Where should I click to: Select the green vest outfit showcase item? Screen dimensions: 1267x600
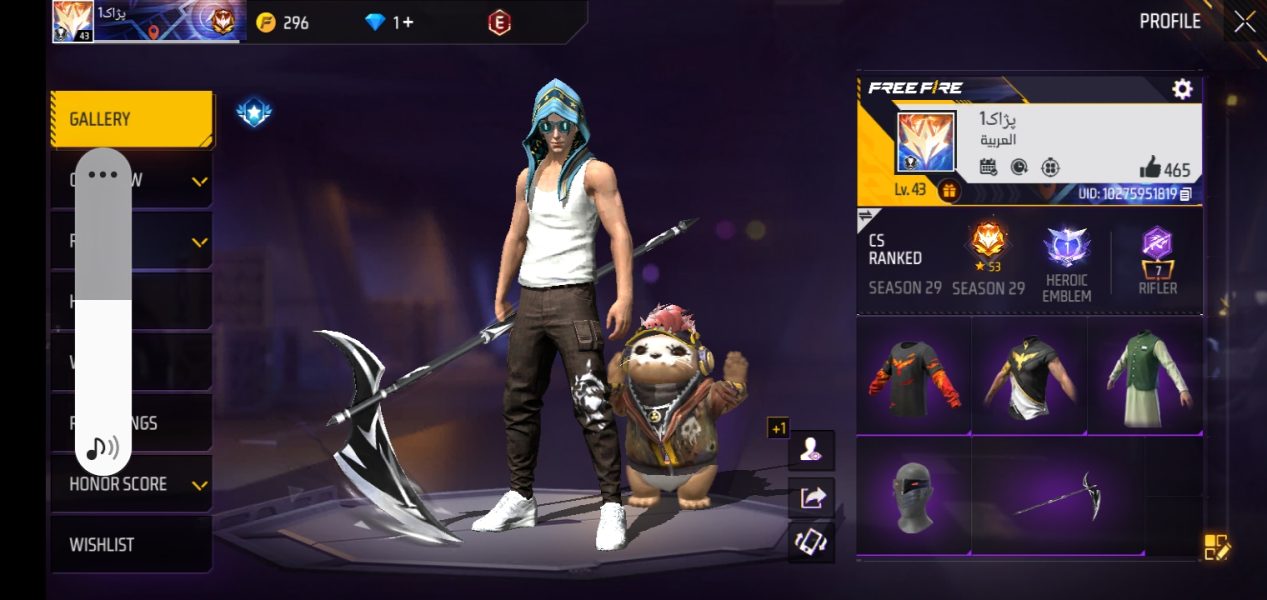(x=1146, y=377)
